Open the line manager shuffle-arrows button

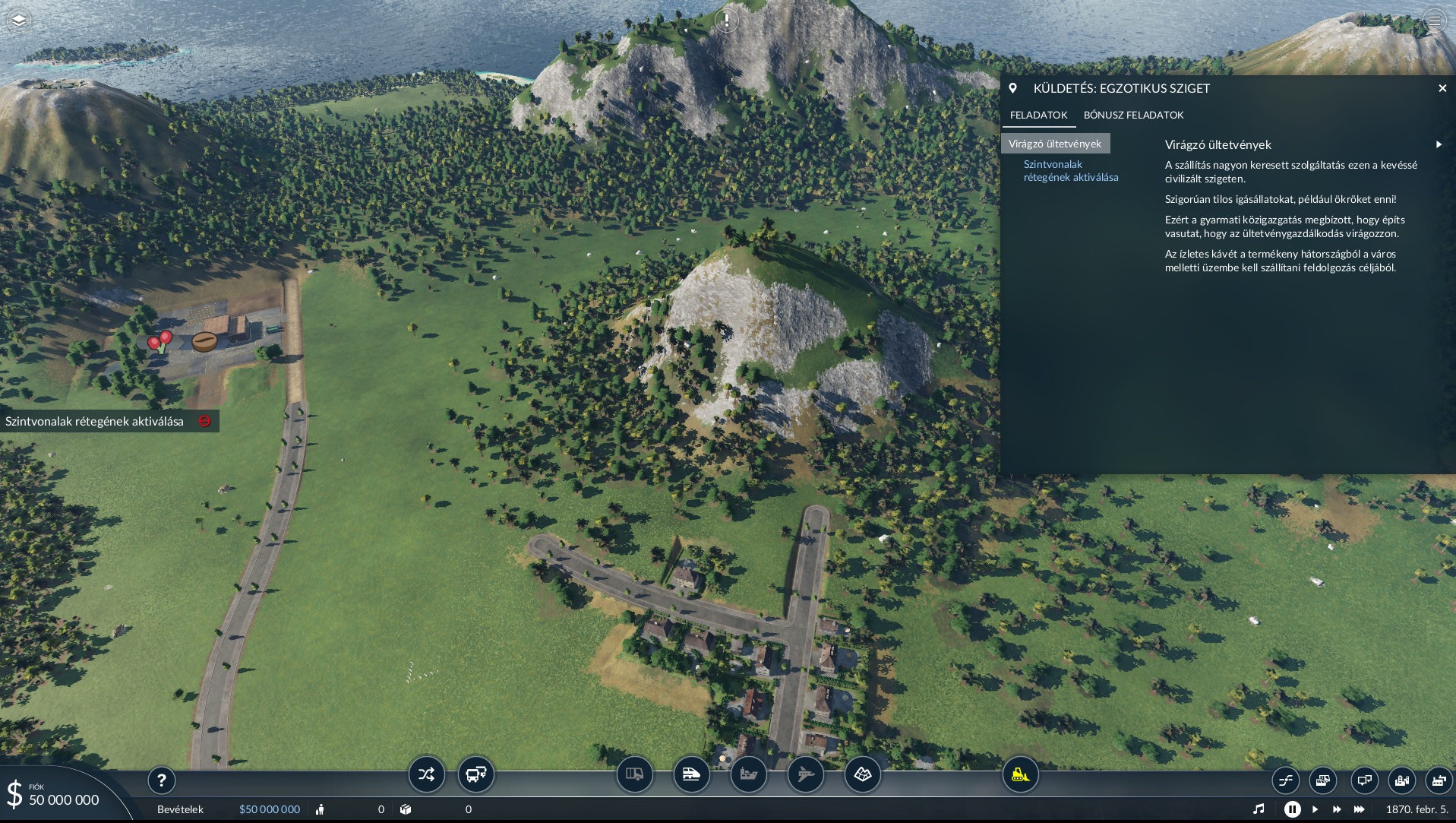(426, 774)
